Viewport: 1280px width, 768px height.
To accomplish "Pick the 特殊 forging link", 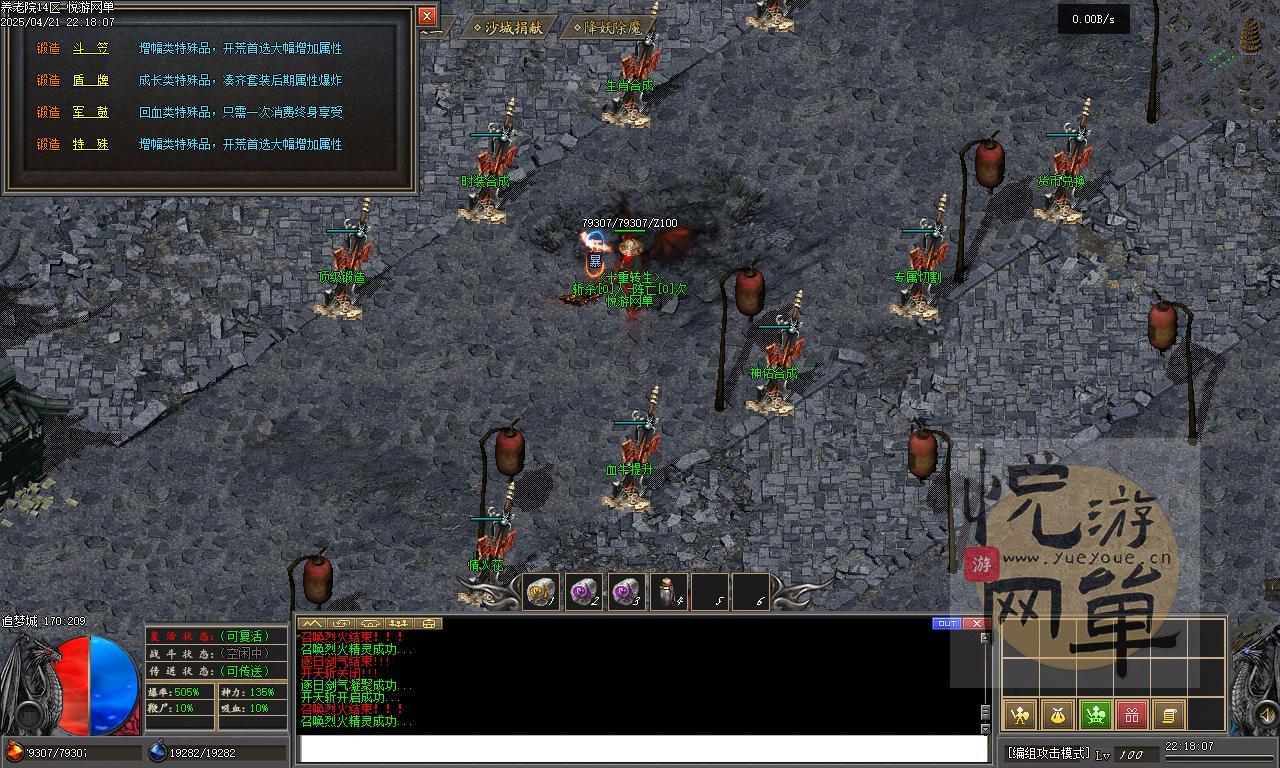I will (90, 144).
